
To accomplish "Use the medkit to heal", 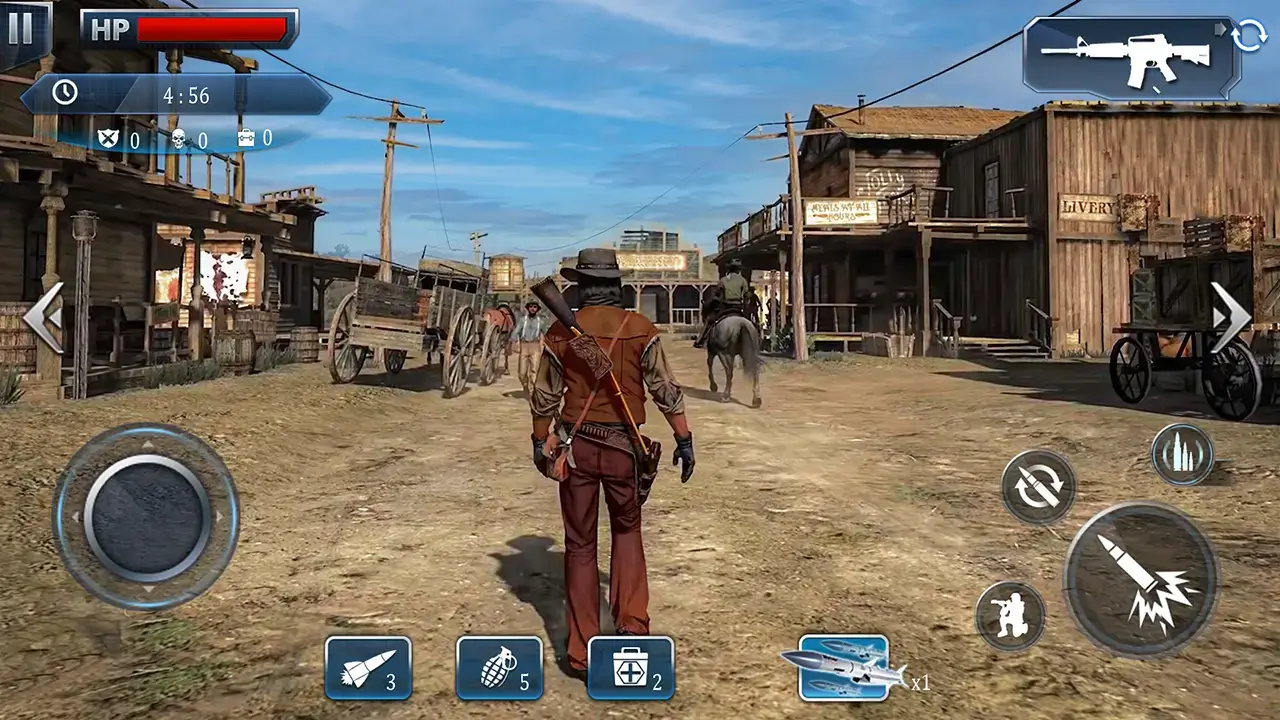I will click(x=628, y=667).
